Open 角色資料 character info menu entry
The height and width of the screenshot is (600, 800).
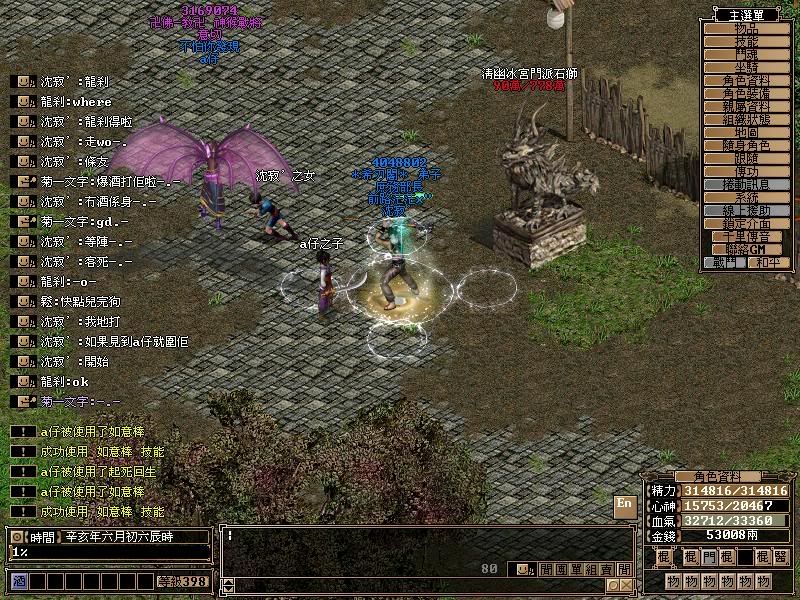[746, 81]
